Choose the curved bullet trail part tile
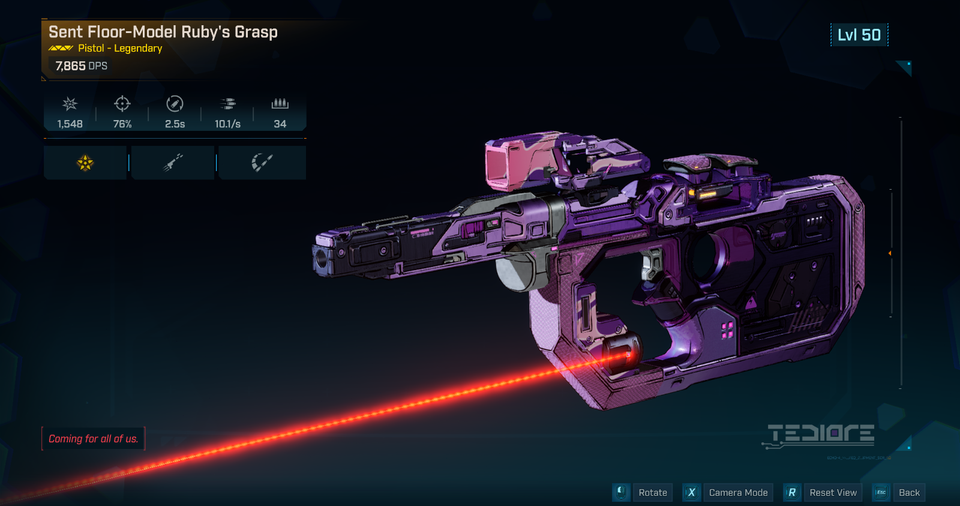The width and height of the screenshot is (960, 506). click(x=261, y=162)
